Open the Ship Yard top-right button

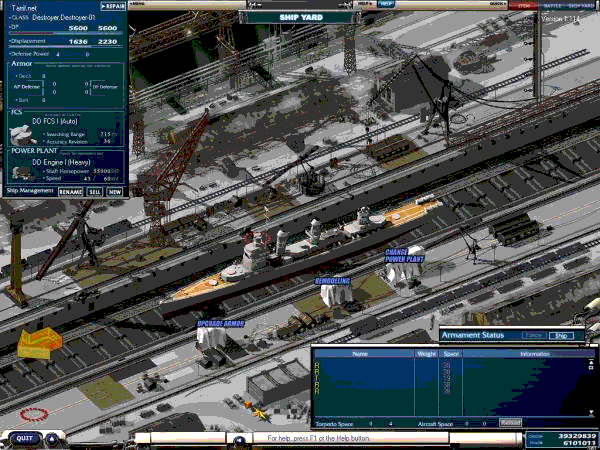[582, 5]
